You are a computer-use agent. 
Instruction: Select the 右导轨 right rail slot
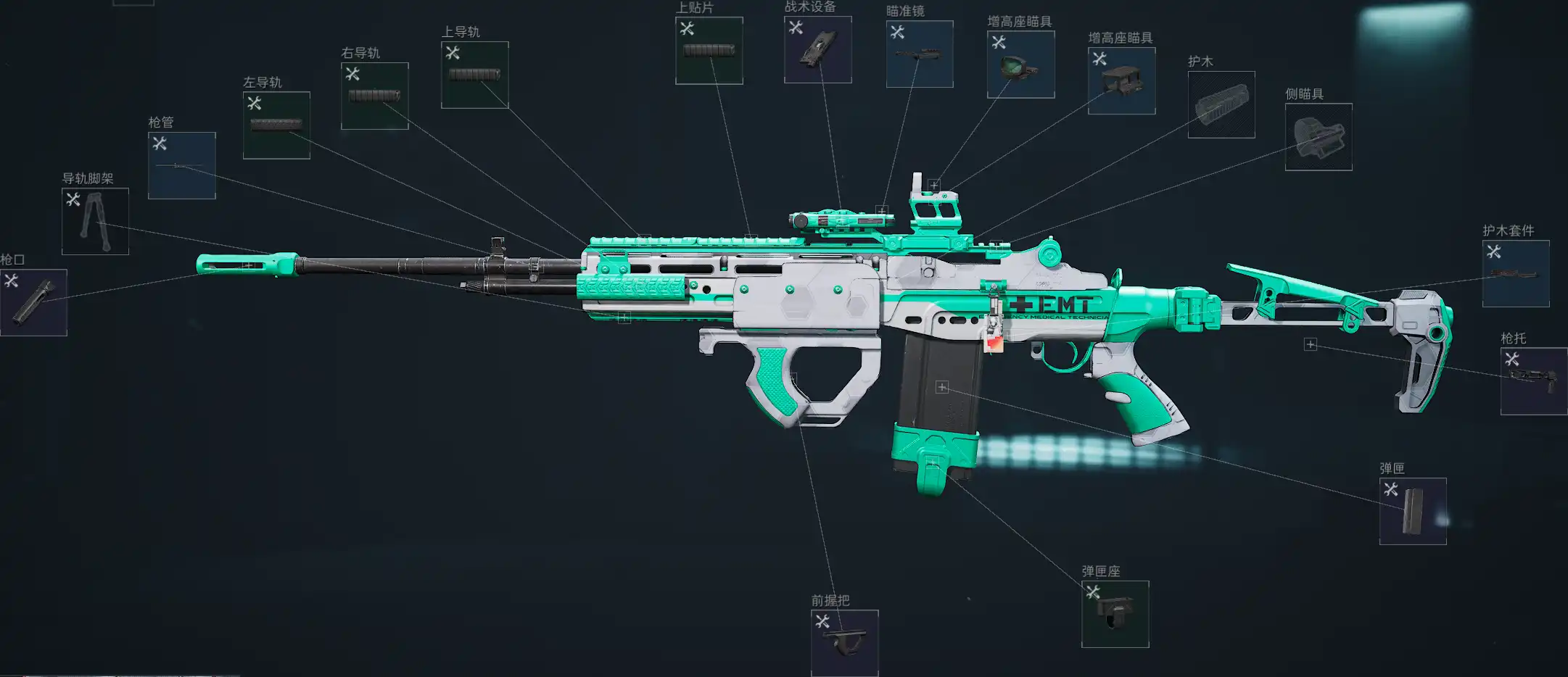click(x=374, y=96)
